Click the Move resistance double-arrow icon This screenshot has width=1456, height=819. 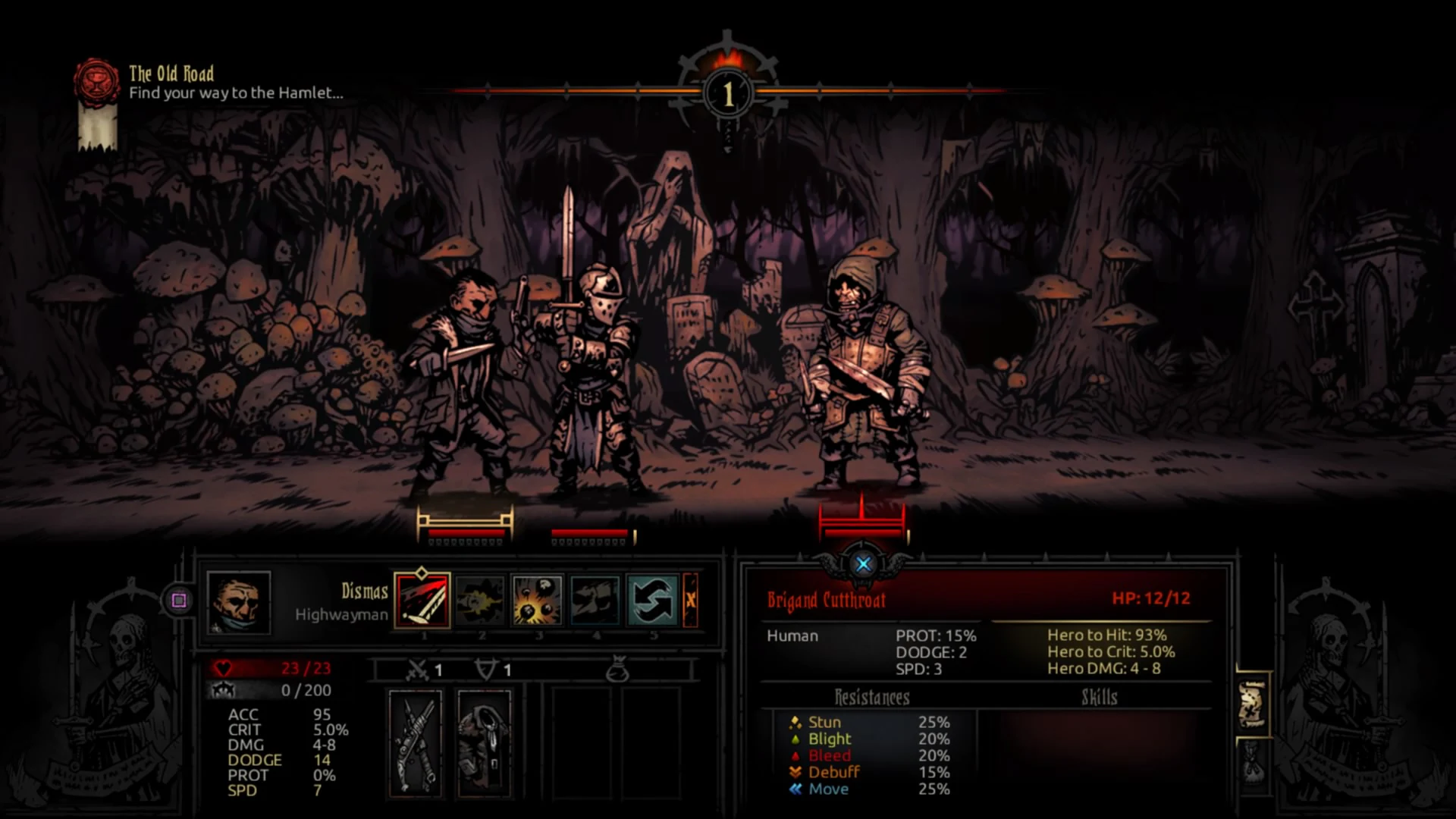point(794,789)
